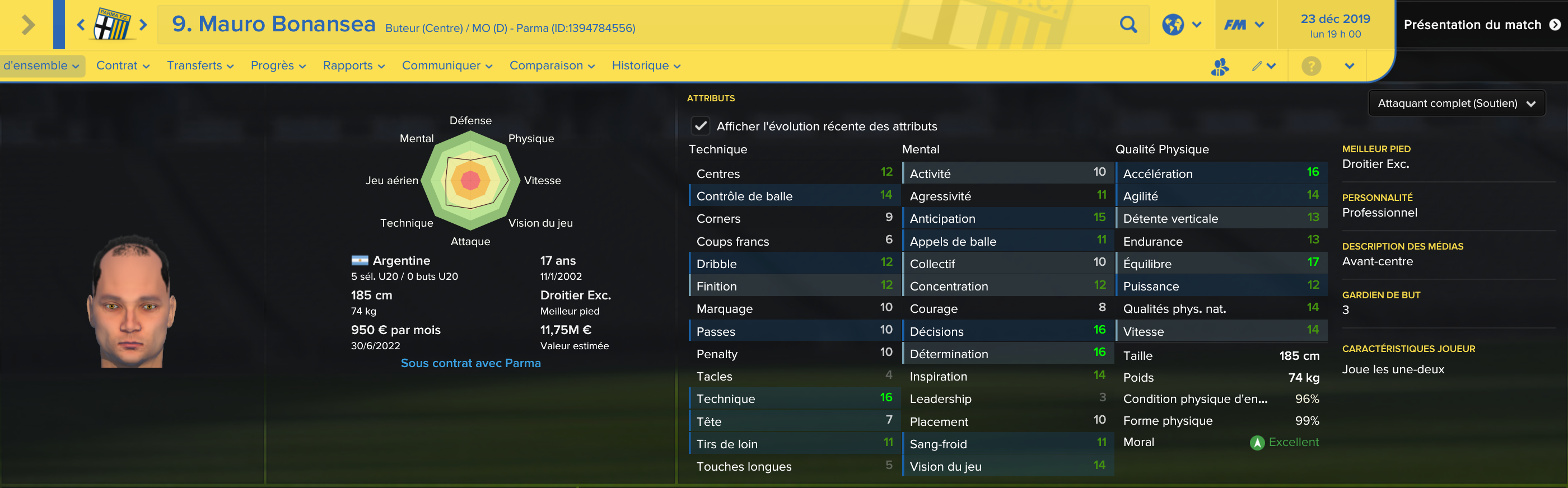Click the date and time display

click(x=1335, y=26)
